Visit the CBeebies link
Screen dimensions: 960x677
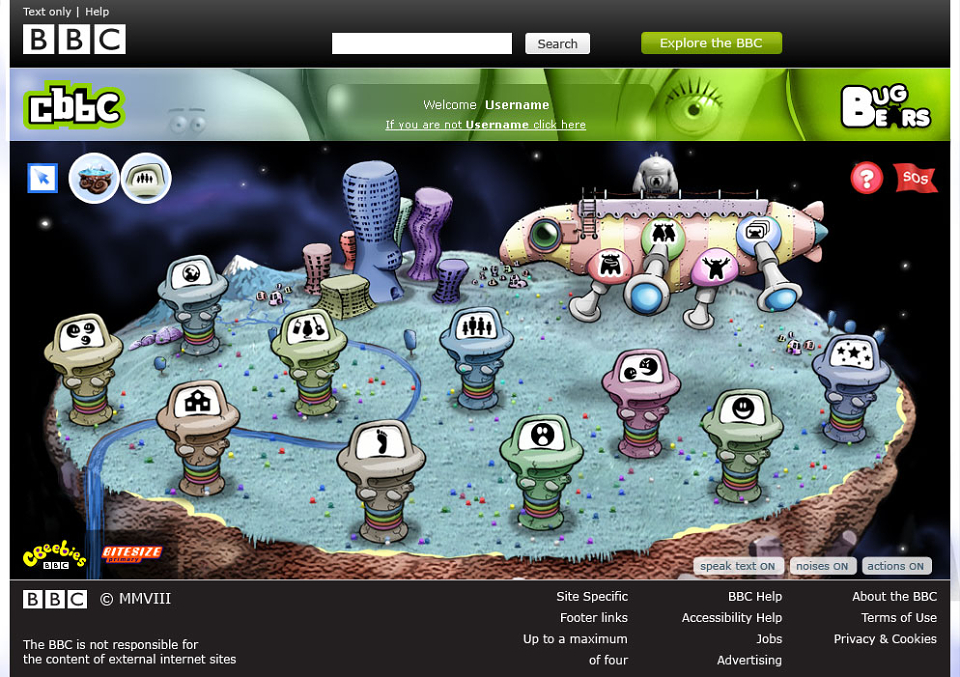coord(54,556)
